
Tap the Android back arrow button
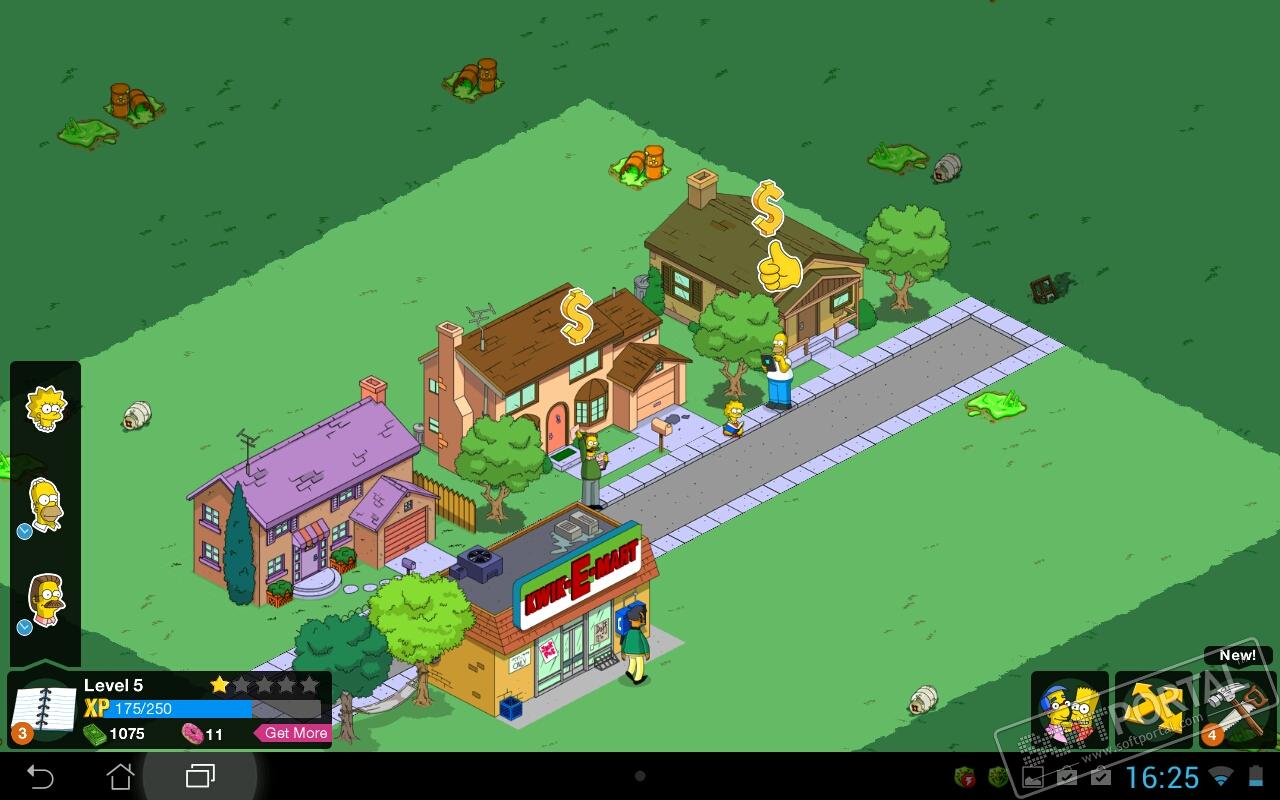[x=40, y=776]
